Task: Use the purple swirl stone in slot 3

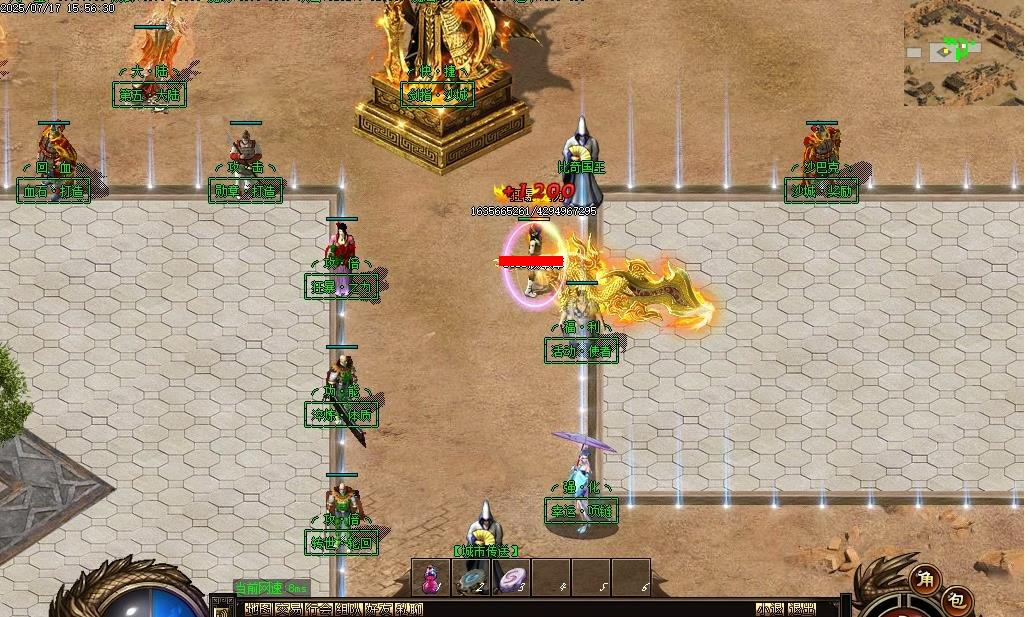Action: tap(511, 577)
